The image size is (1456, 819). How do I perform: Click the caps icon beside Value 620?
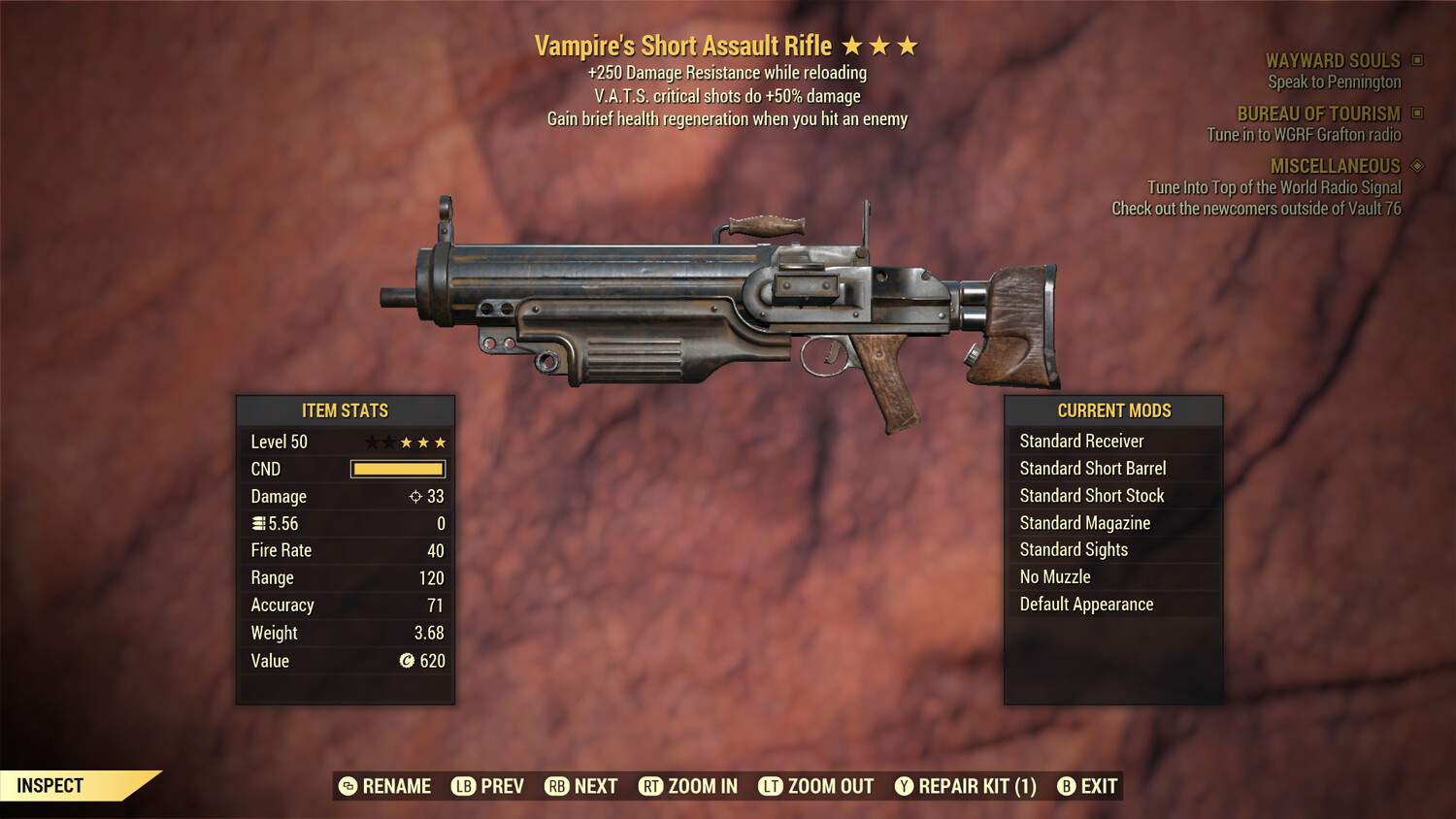[409, 661]
